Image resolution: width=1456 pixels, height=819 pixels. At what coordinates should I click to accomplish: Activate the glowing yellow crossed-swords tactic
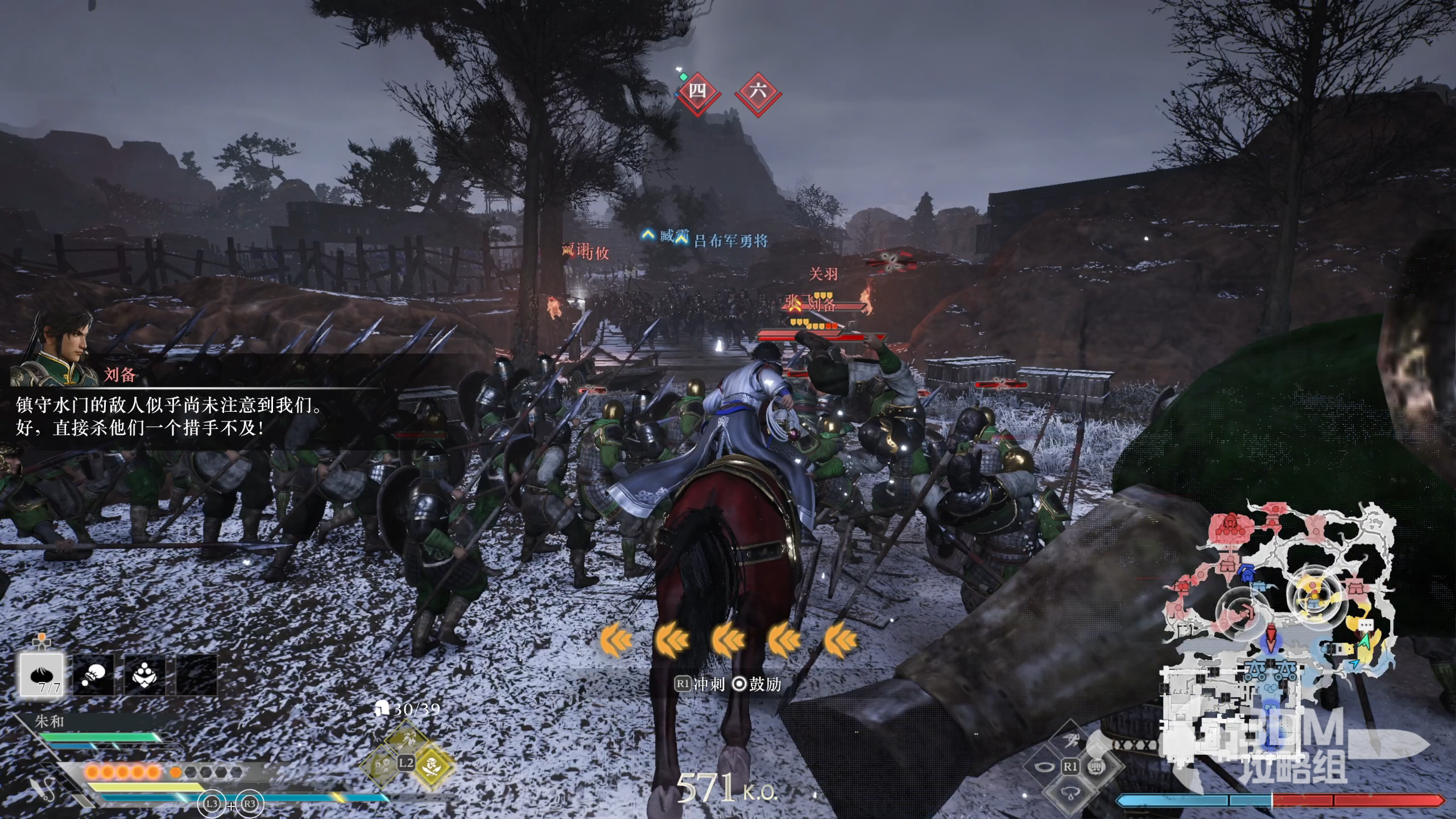coord(432,764)
